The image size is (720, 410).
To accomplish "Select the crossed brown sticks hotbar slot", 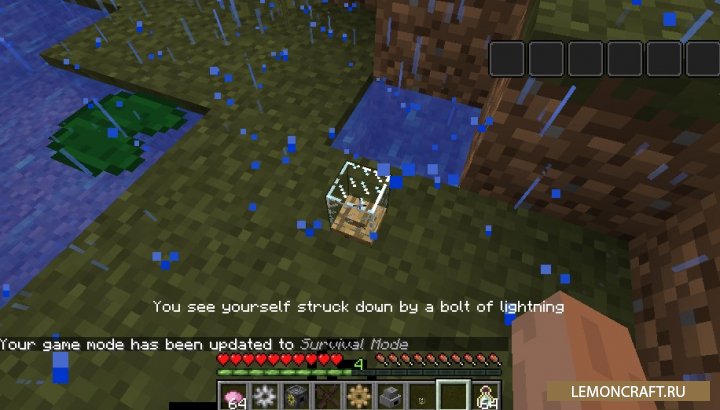I will 328,394.
